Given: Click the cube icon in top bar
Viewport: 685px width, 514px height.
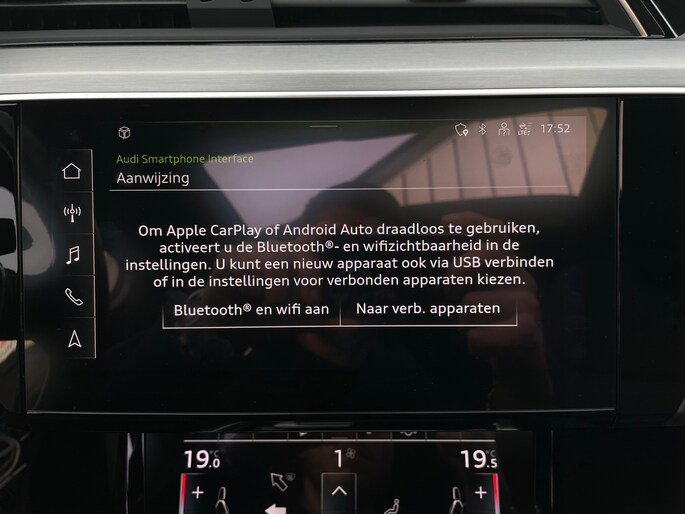Looking at the screenshot, I should tap(125, 133).
